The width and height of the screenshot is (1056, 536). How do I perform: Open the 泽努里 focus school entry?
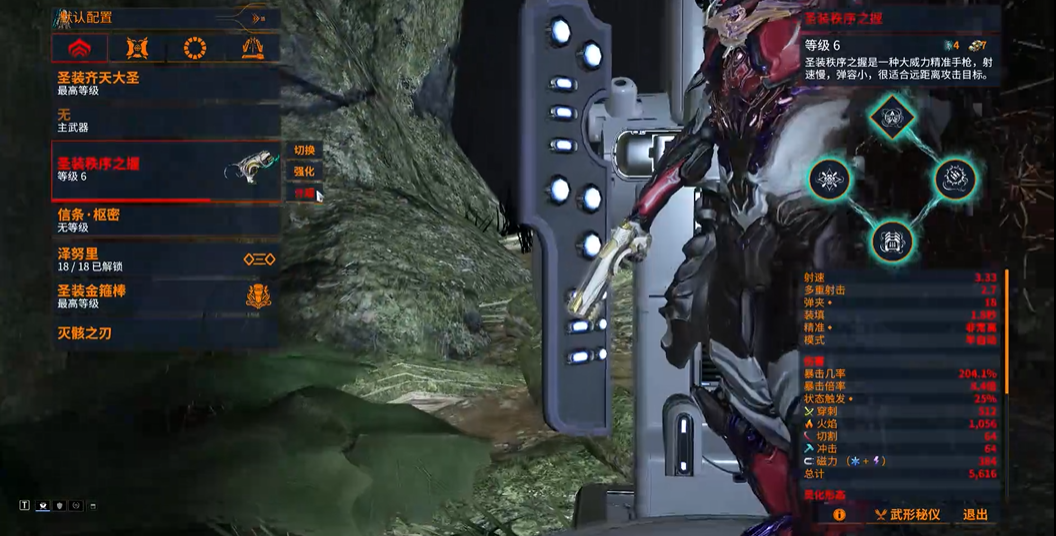point(165,259)
